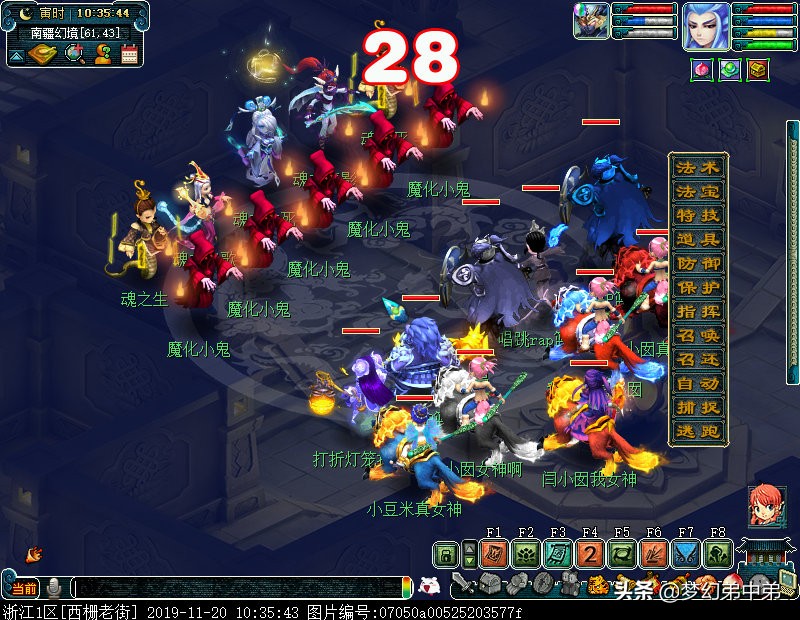
Task: Select the 特技 special skill command
Action: 697,216
